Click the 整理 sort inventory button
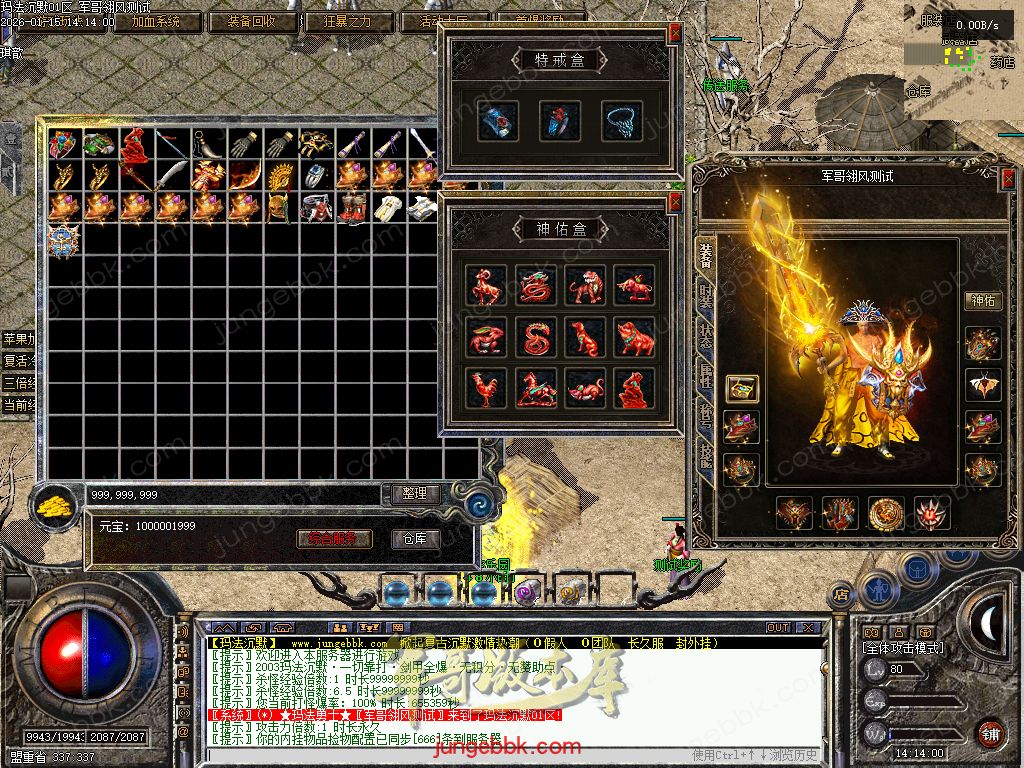 click(414, 494)
